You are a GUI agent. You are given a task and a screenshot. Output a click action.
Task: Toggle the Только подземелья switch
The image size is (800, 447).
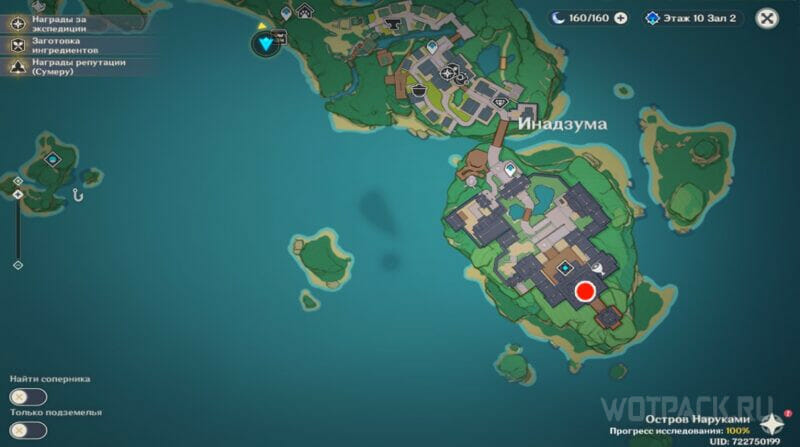28,430
